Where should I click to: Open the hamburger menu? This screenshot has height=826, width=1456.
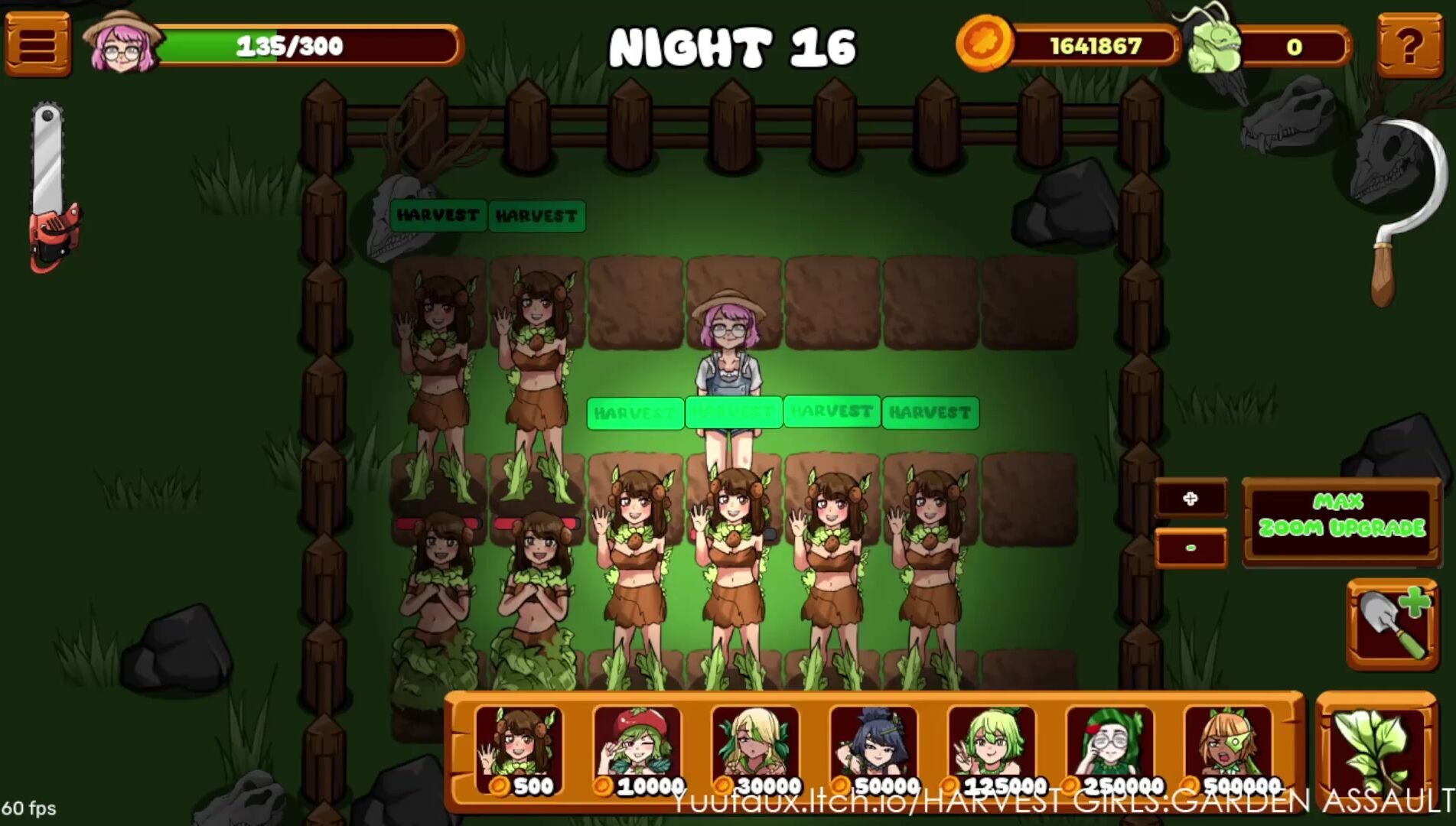(37, 44)
